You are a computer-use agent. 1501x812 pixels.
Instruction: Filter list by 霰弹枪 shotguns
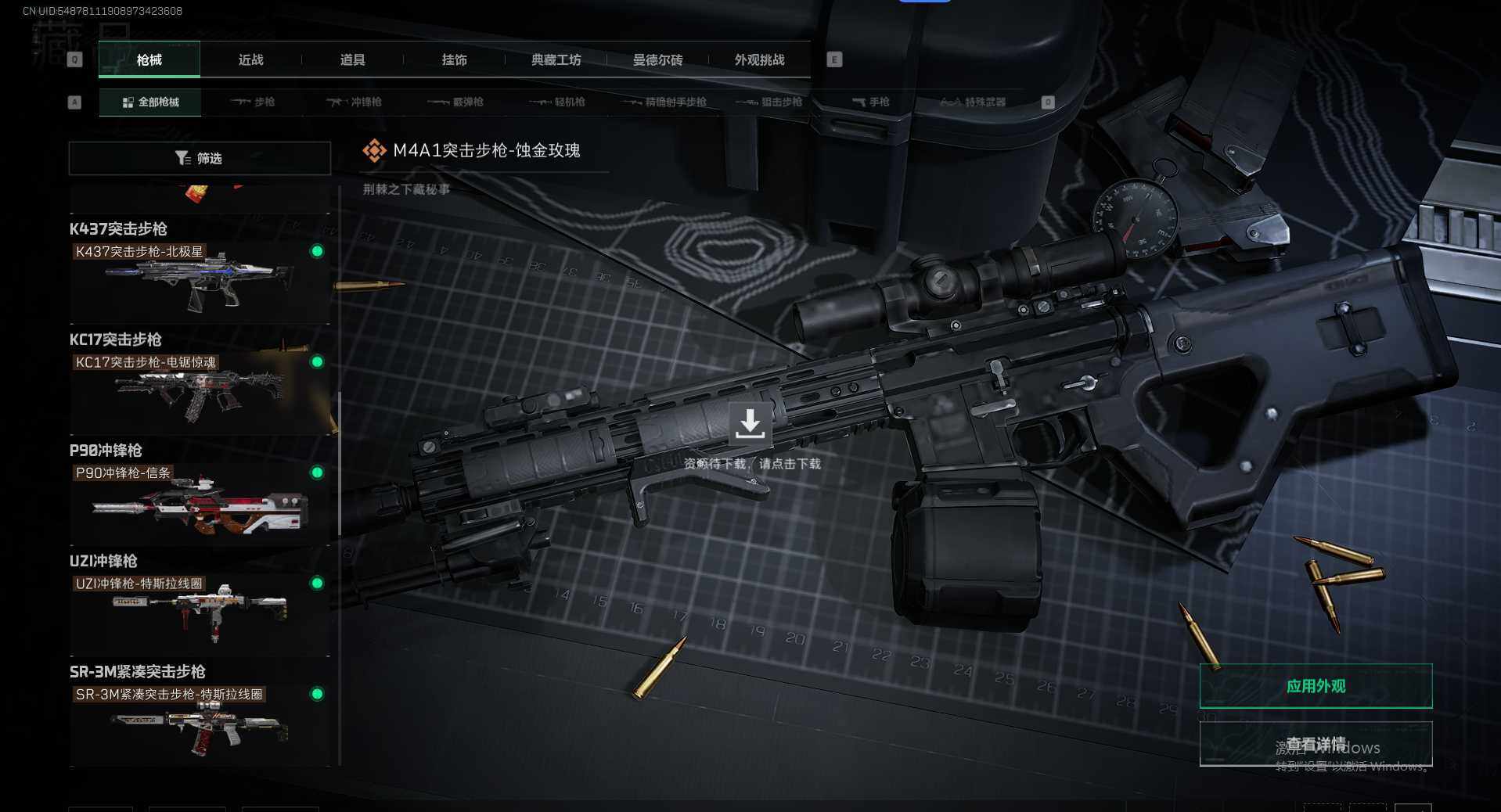456,102
